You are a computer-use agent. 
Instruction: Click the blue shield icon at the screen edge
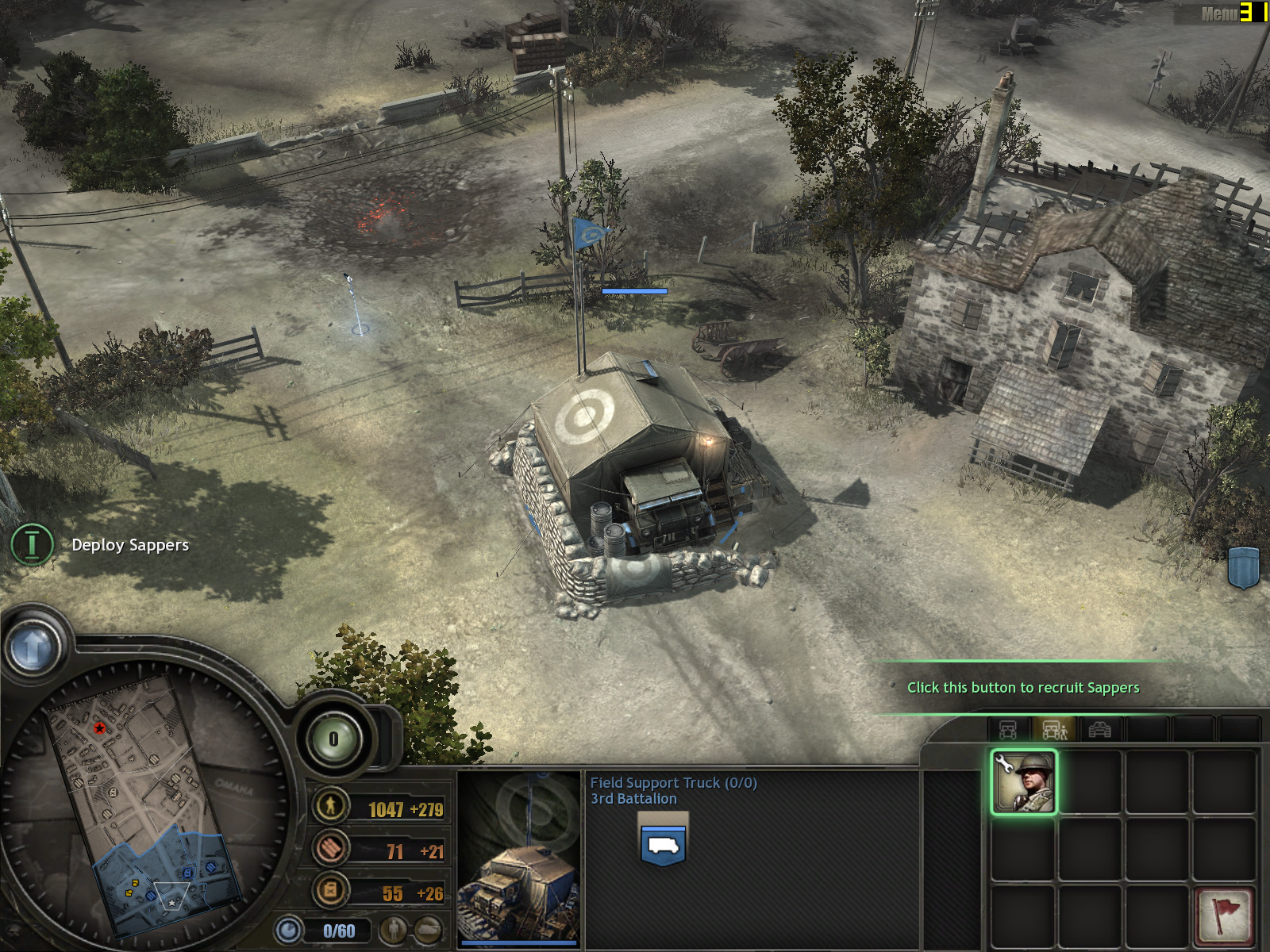tap(1244, 566)
